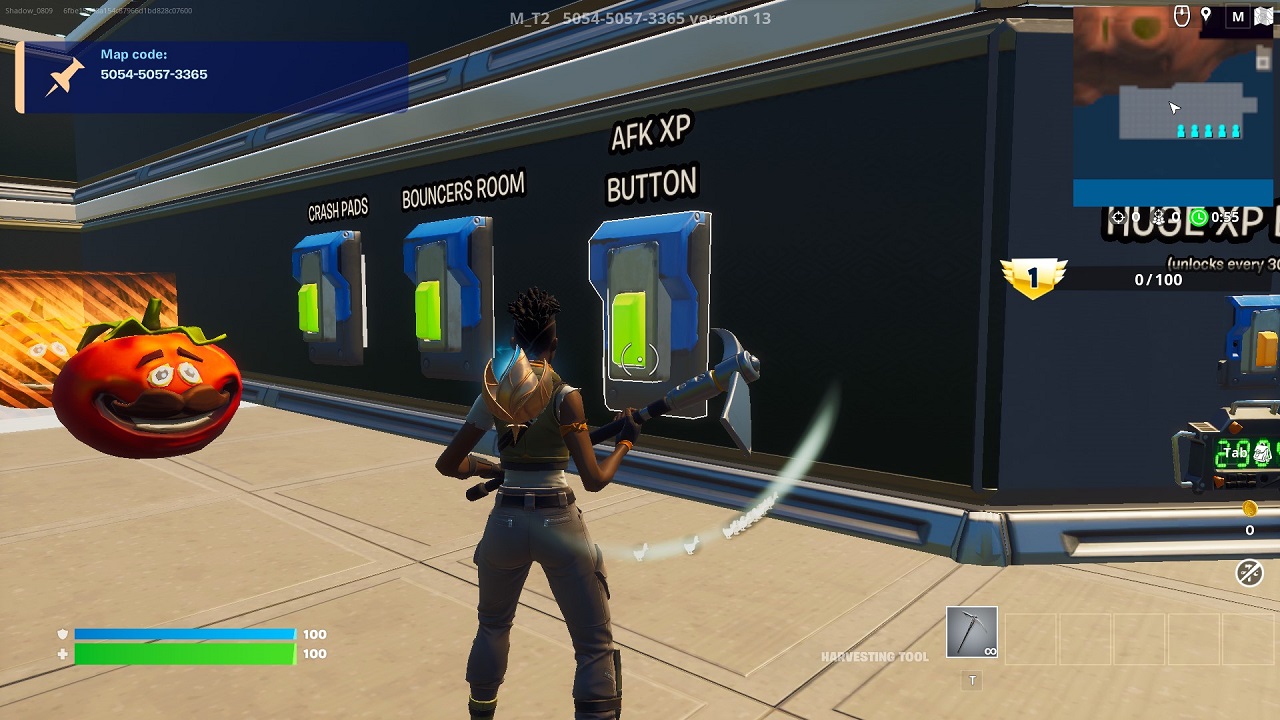This screenshot has height=720, width=1280.
Task: Click the mouse icon above the minimap
Action: (x=1182, y=15)
